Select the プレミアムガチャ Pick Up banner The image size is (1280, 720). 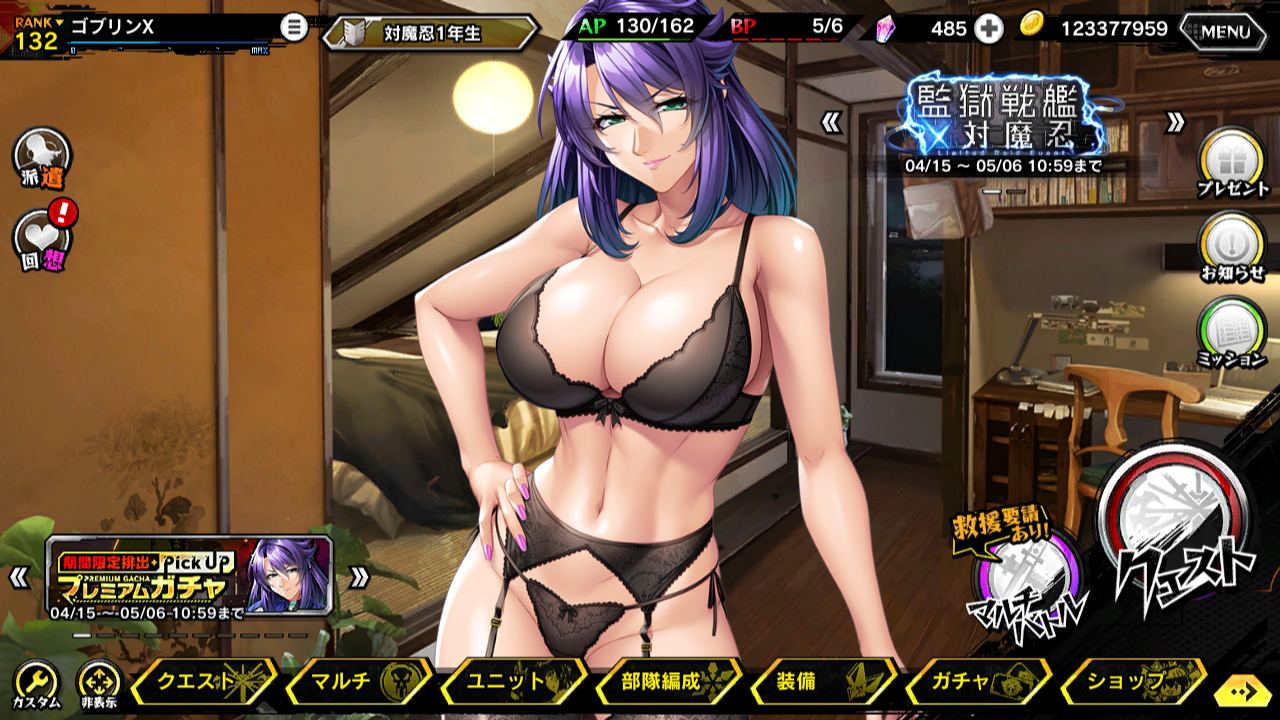[x=190, y=577]
